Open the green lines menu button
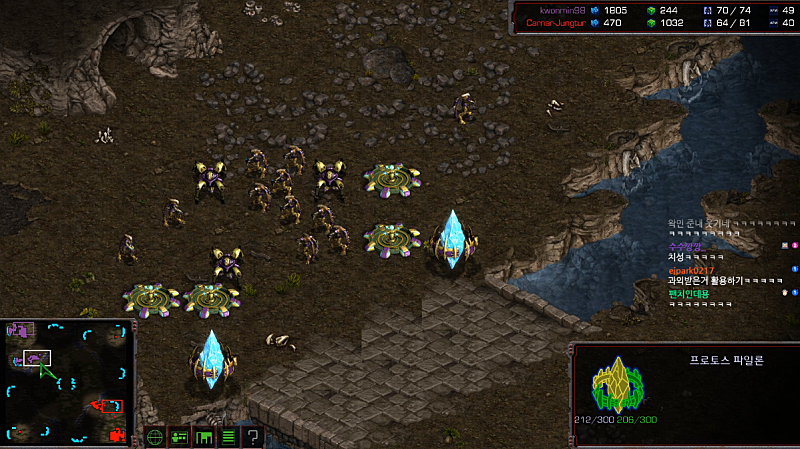Screen dimensions: 800x449 (x=228, y=437)
